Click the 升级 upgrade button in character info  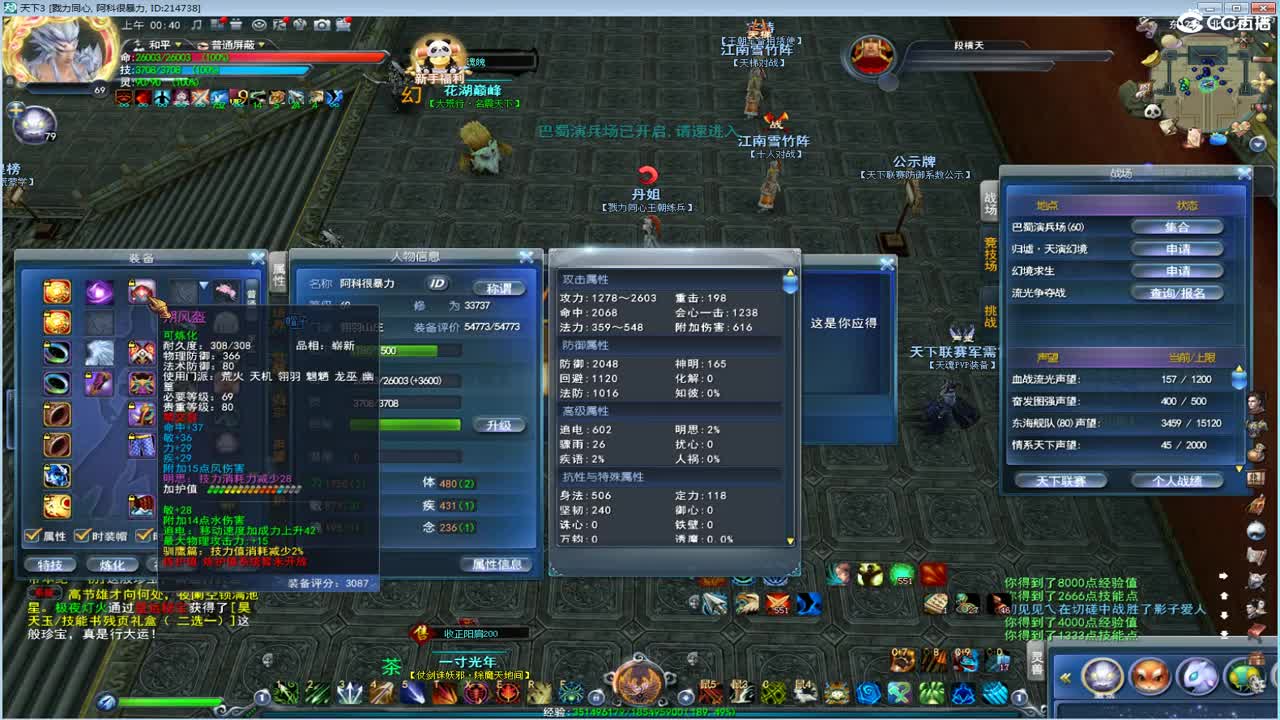(502, 425)
